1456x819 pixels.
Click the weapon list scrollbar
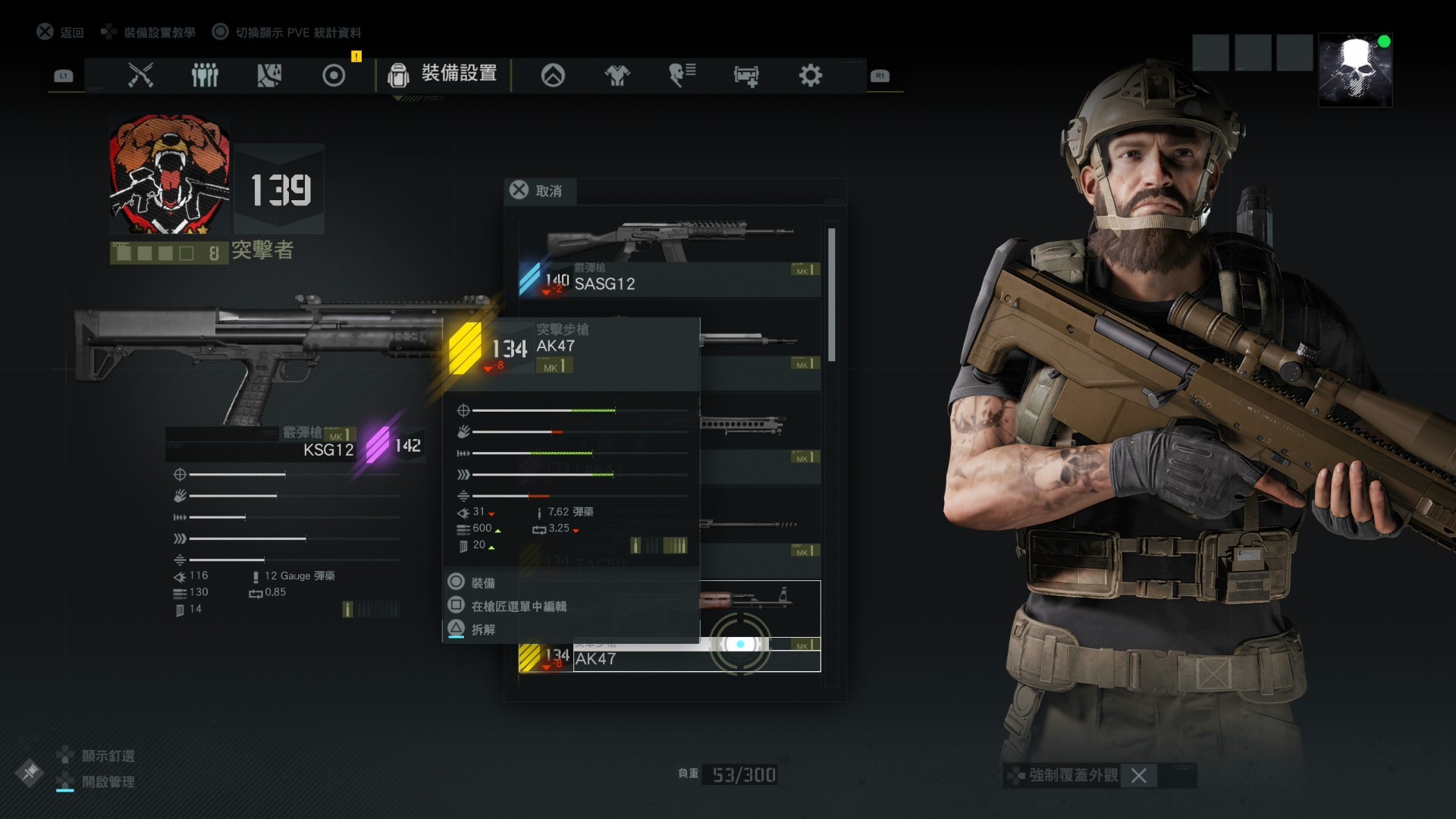(x=832, y=296)
